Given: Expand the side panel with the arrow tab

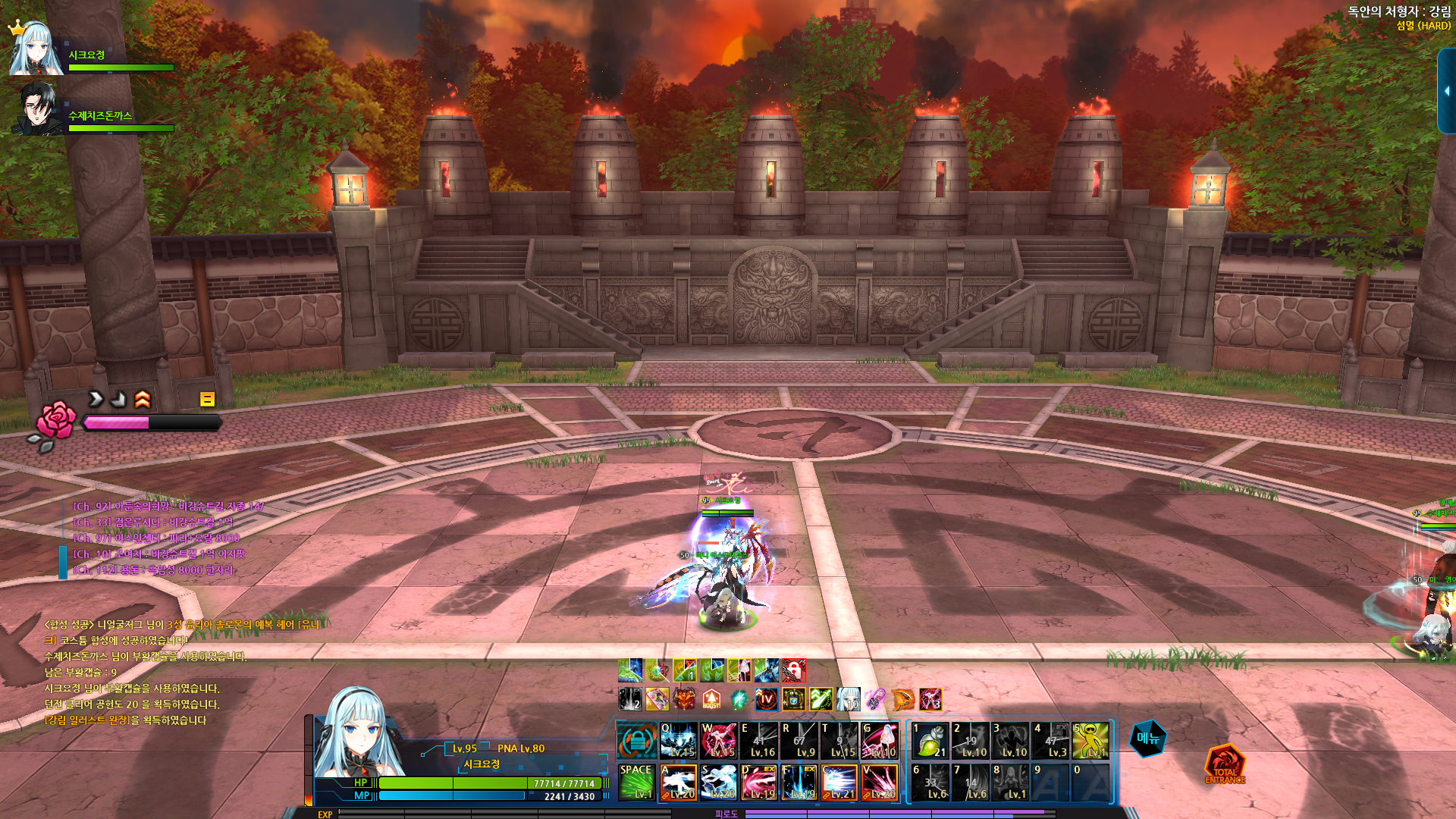Looking at the screenshot, I should coord(1446,91).
